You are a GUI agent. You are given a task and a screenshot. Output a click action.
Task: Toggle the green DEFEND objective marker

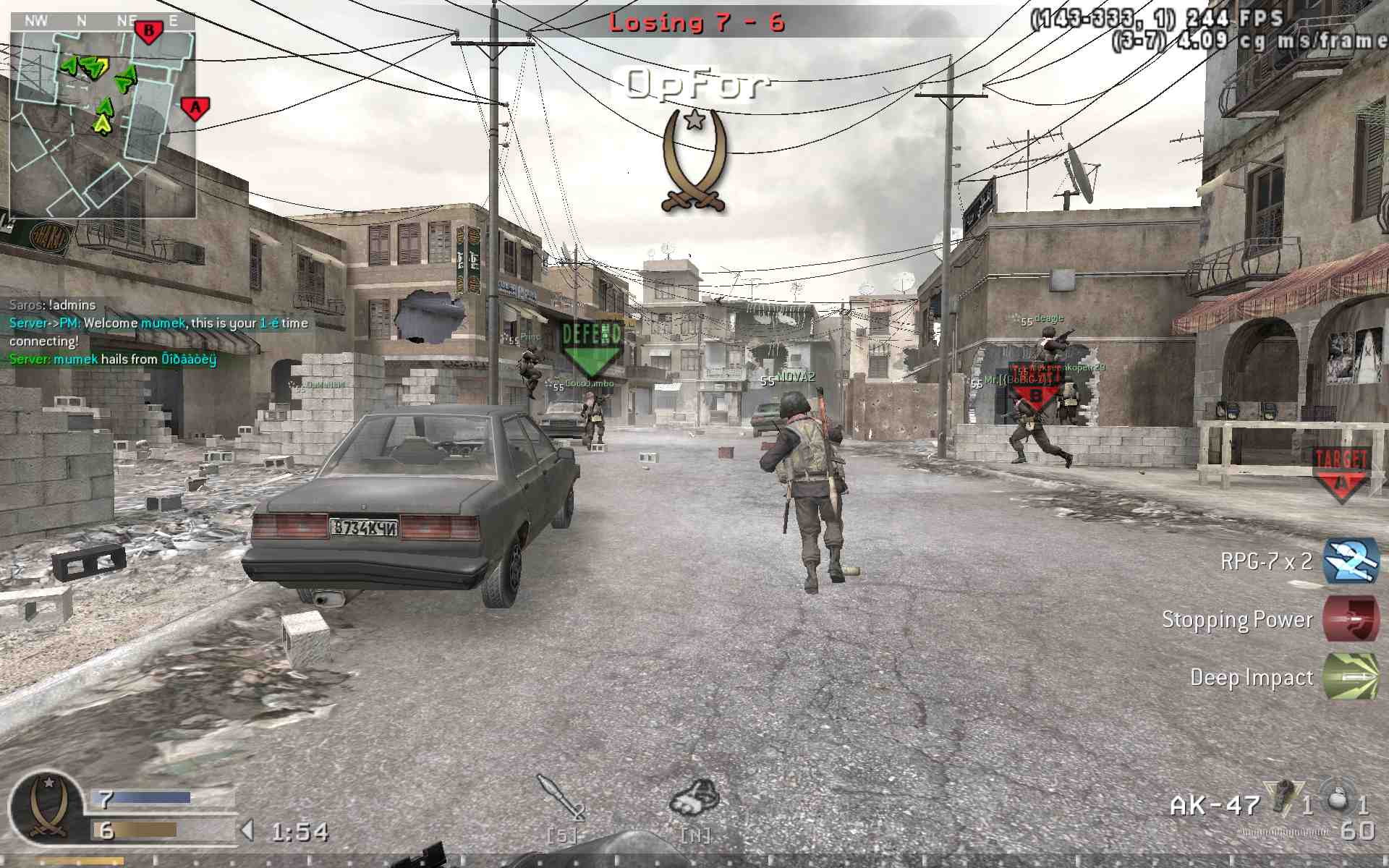tap(590, 341)
